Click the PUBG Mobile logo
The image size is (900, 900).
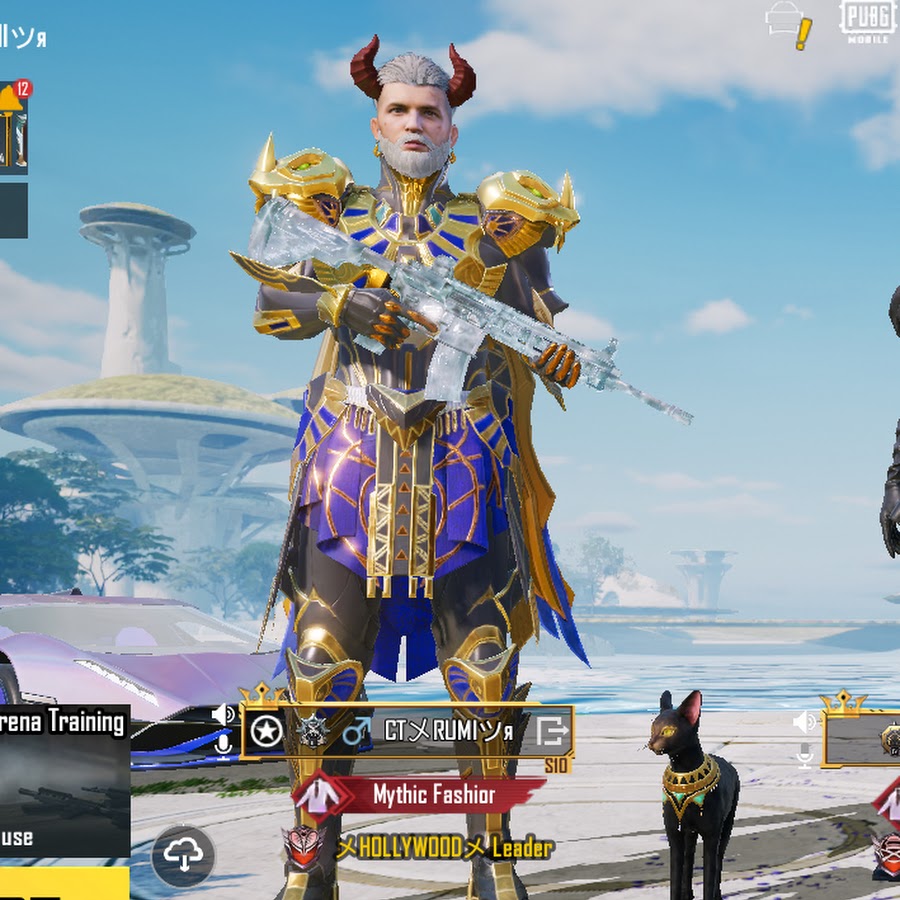(x=867, y=22)
